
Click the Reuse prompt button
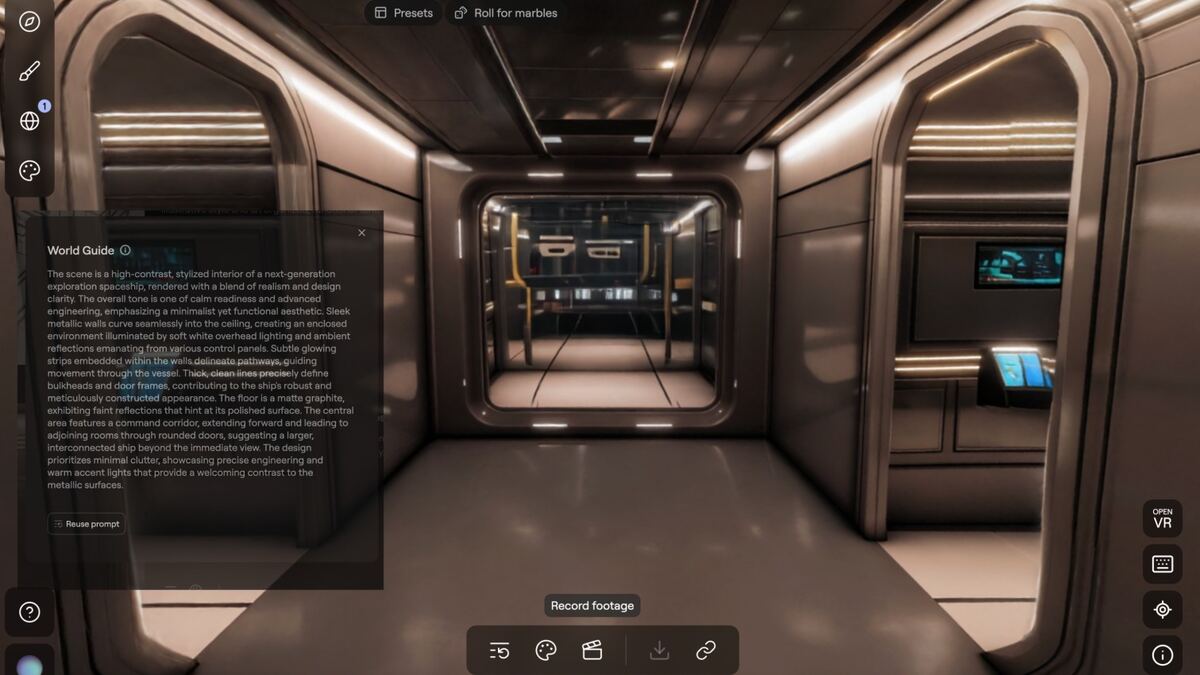click(x=87, y=524)
